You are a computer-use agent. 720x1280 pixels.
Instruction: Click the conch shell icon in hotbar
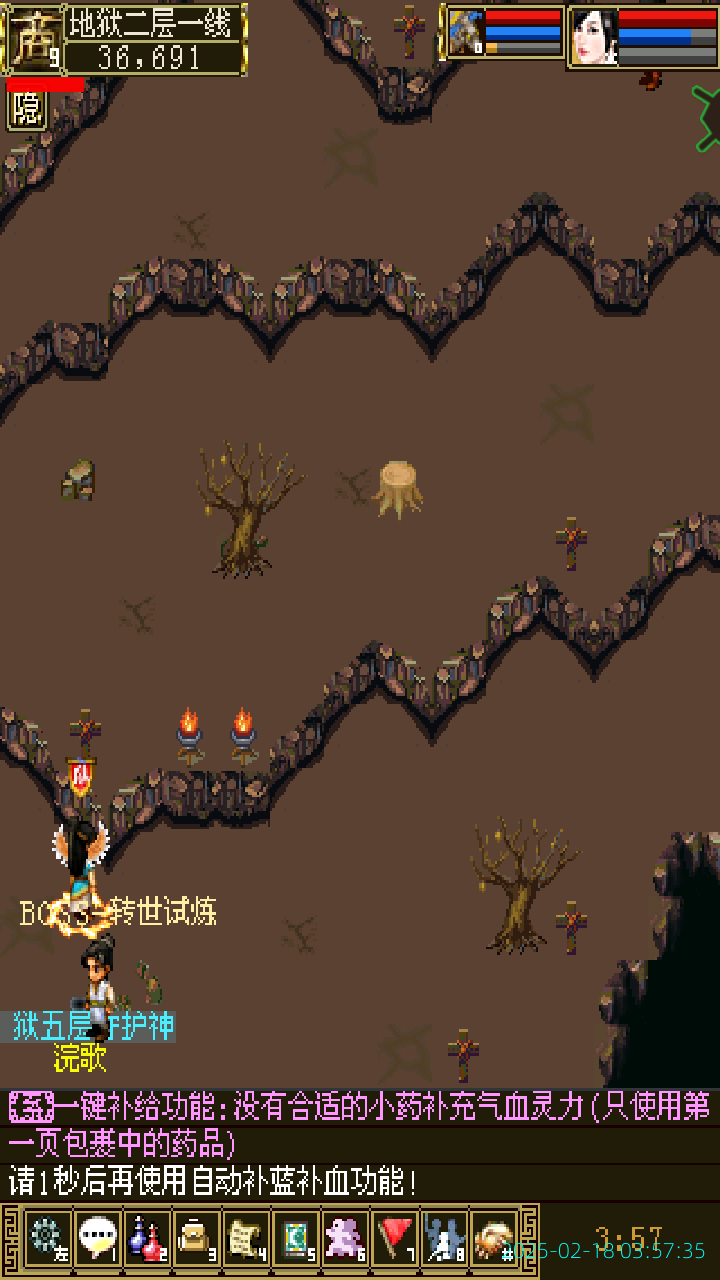tap(494, 1238)
